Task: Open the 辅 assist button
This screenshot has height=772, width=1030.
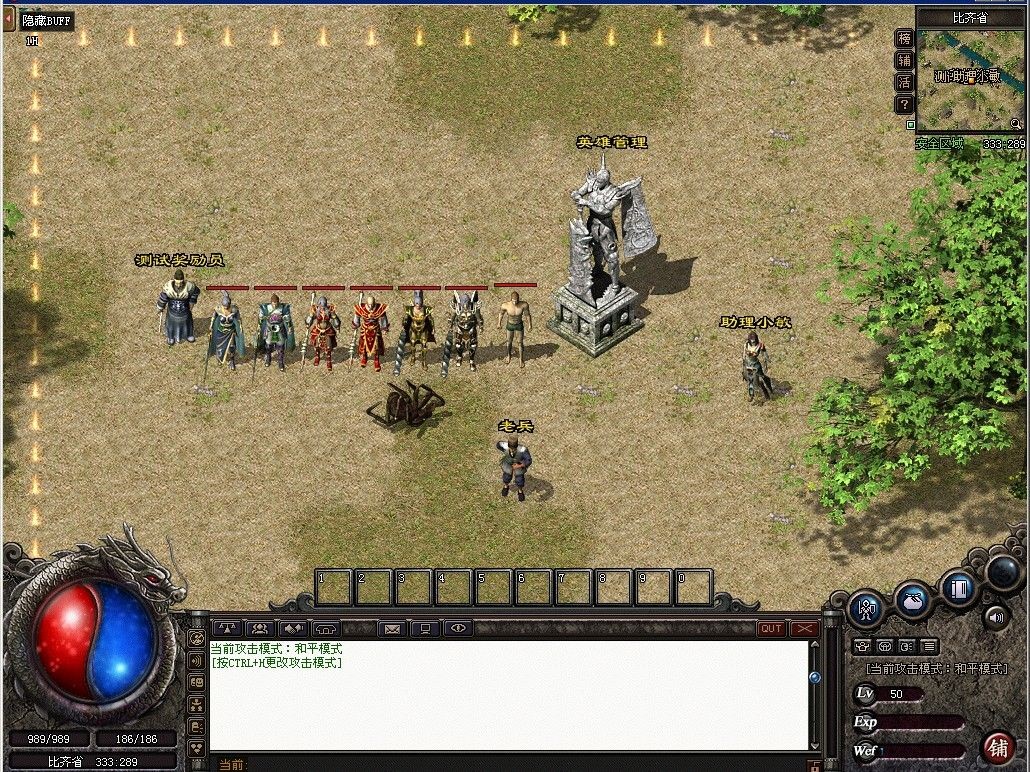Action: point(904,60)
